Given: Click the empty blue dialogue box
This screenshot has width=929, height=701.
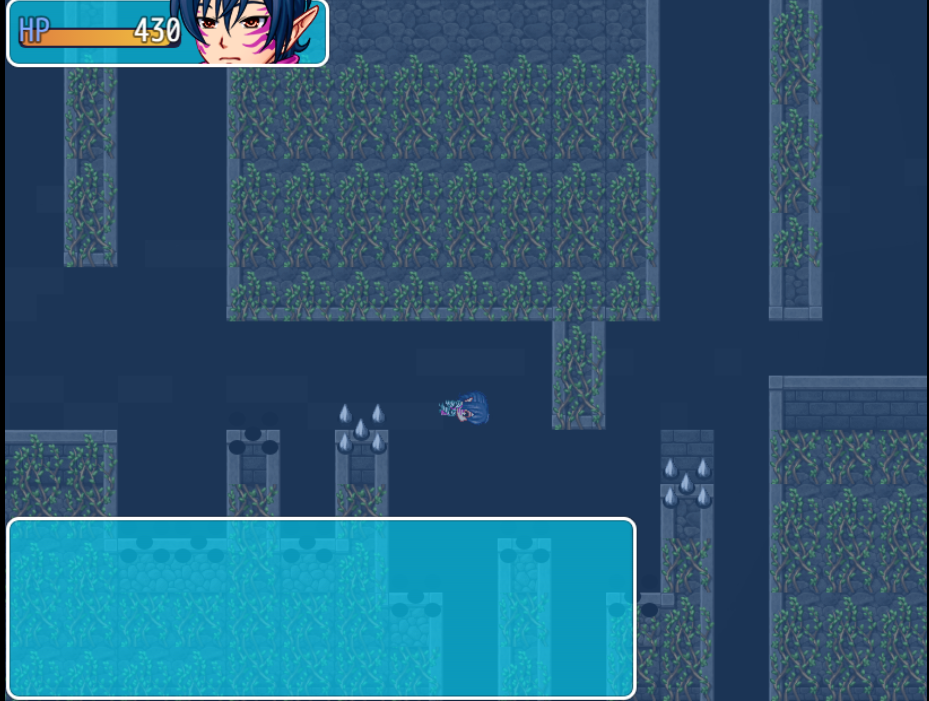Looking at the screenshot, I should click(x=321, y=608).
